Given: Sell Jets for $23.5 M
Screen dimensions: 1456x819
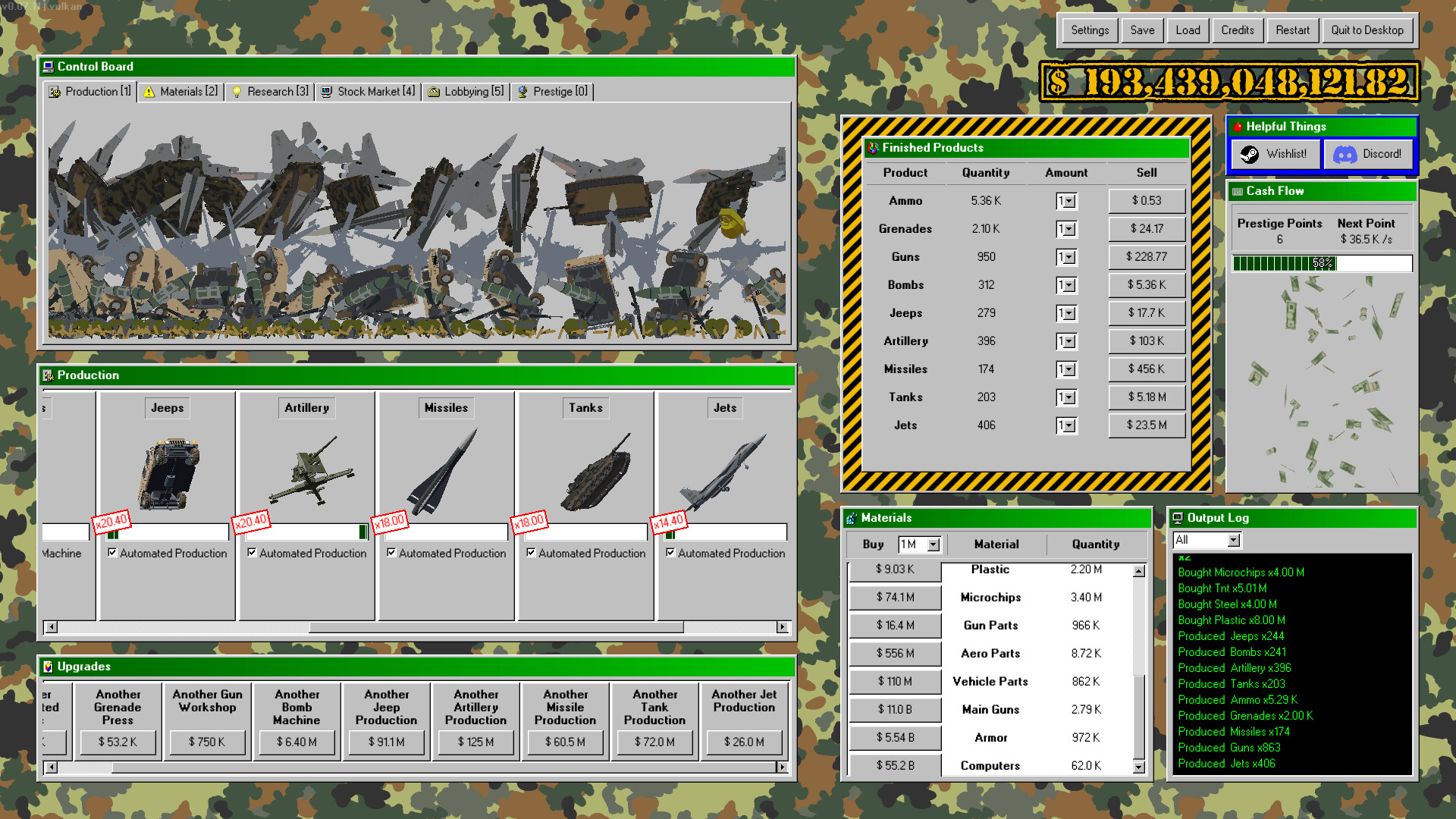Looking at the screenshot, I should click(x=1146, y=425).
